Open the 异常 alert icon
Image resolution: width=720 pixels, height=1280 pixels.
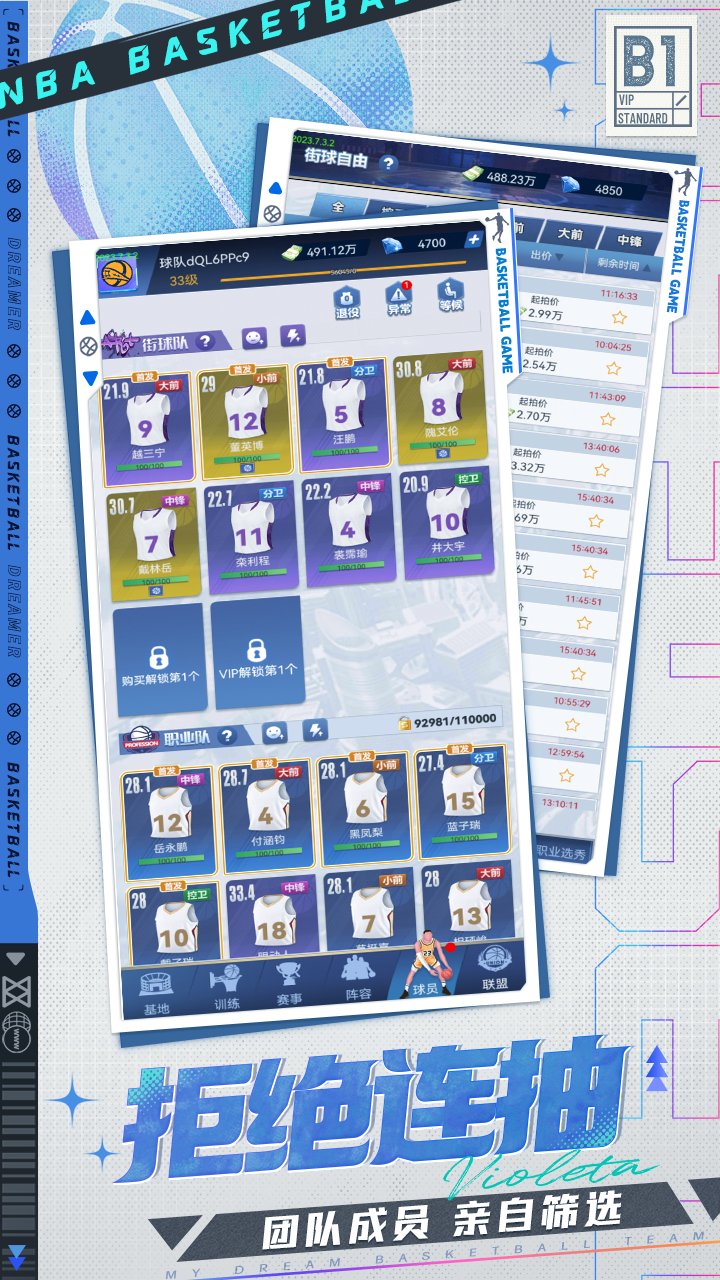click(x=399, y=297)
